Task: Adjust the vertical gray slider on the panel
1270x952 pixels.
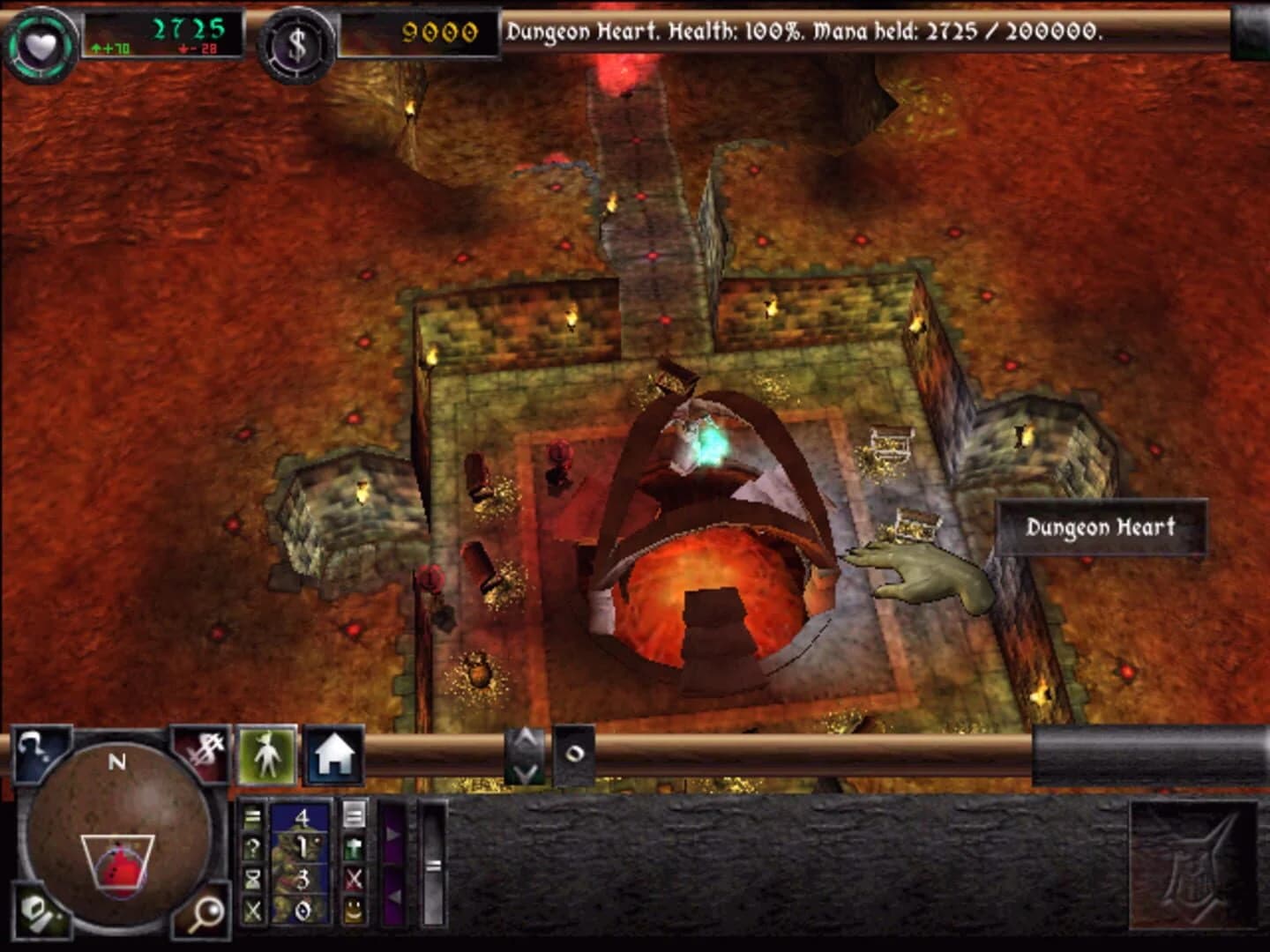Action: (x=432, y=865)
